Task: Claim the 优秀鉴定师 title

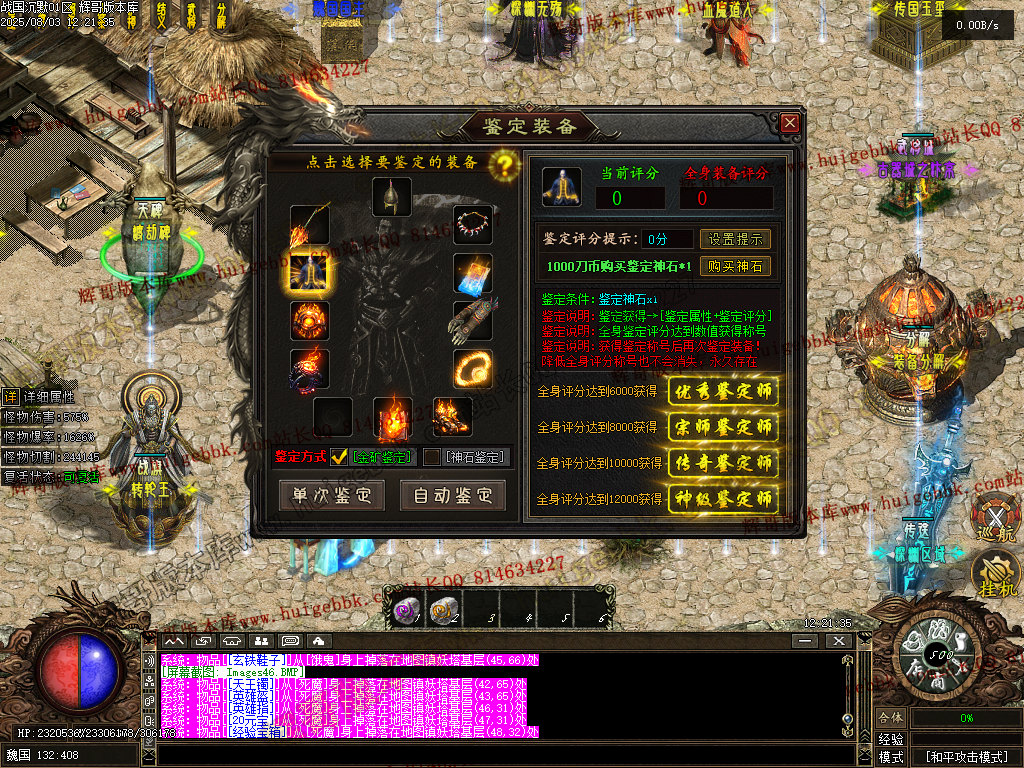Action: 723,391
